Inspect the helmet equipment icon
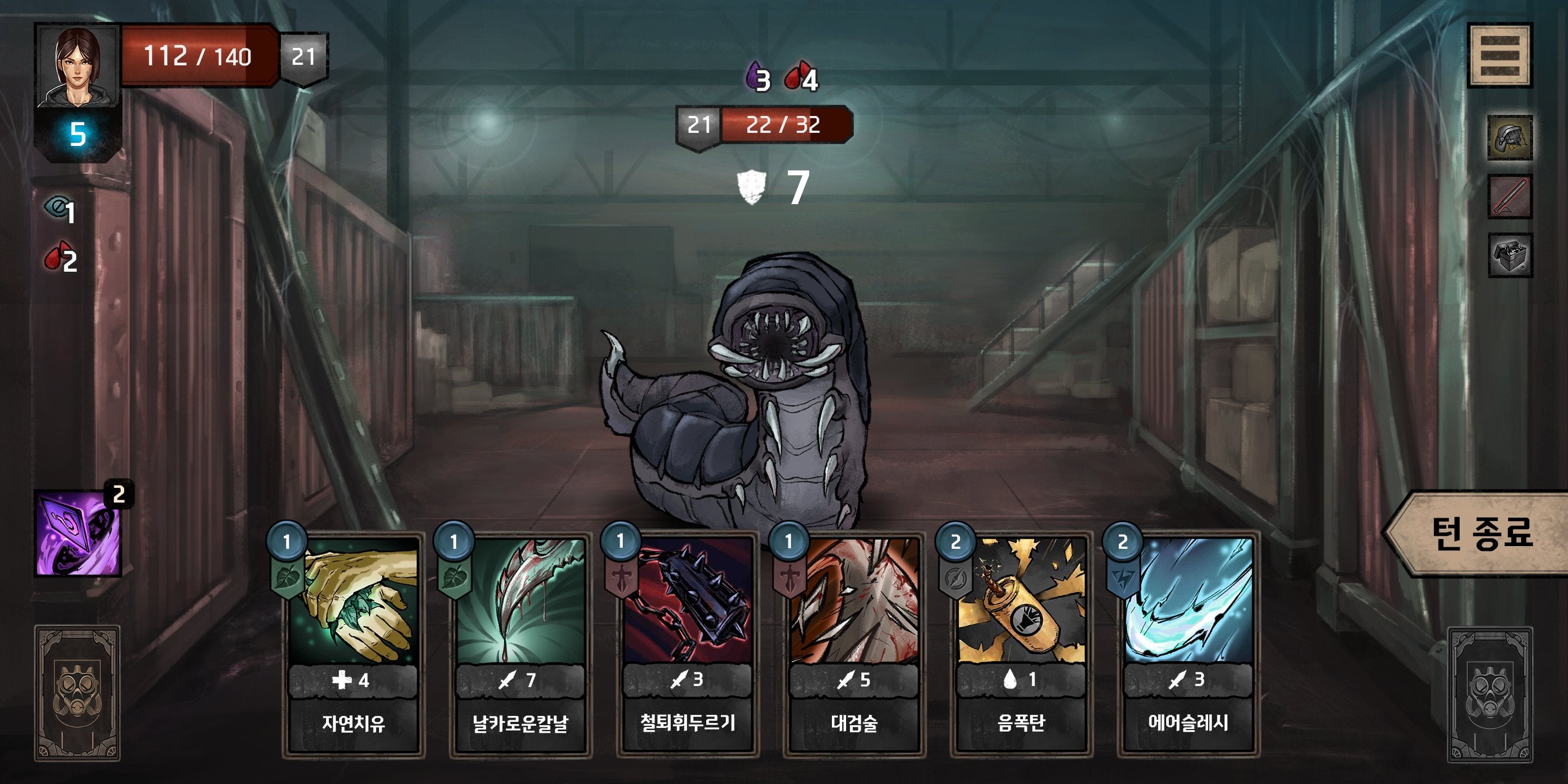Screen dimensions: 1568x784 coord(1510,138)
